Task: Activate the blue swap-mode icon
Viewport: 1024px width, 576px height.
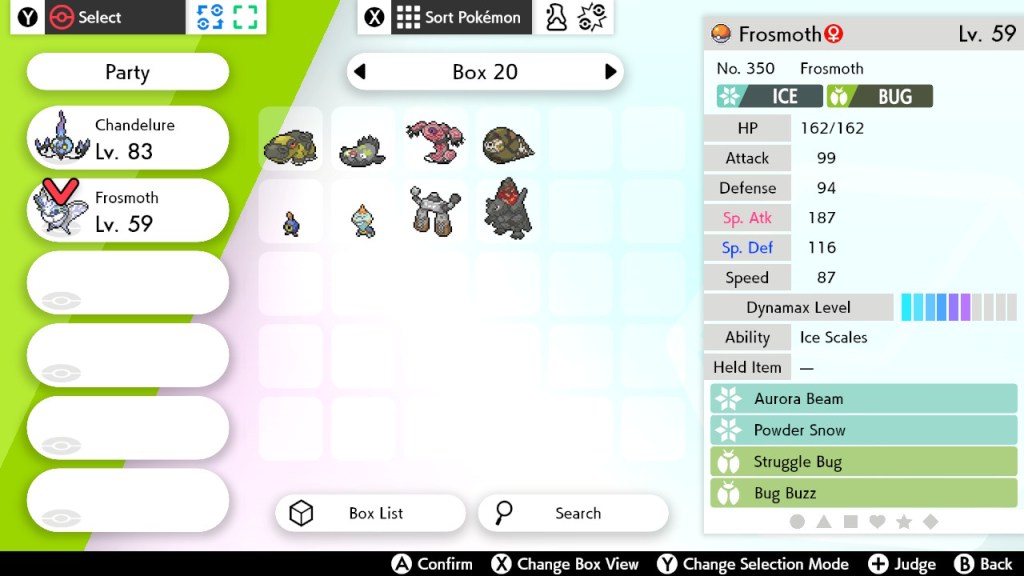Action: coord(210,17)
